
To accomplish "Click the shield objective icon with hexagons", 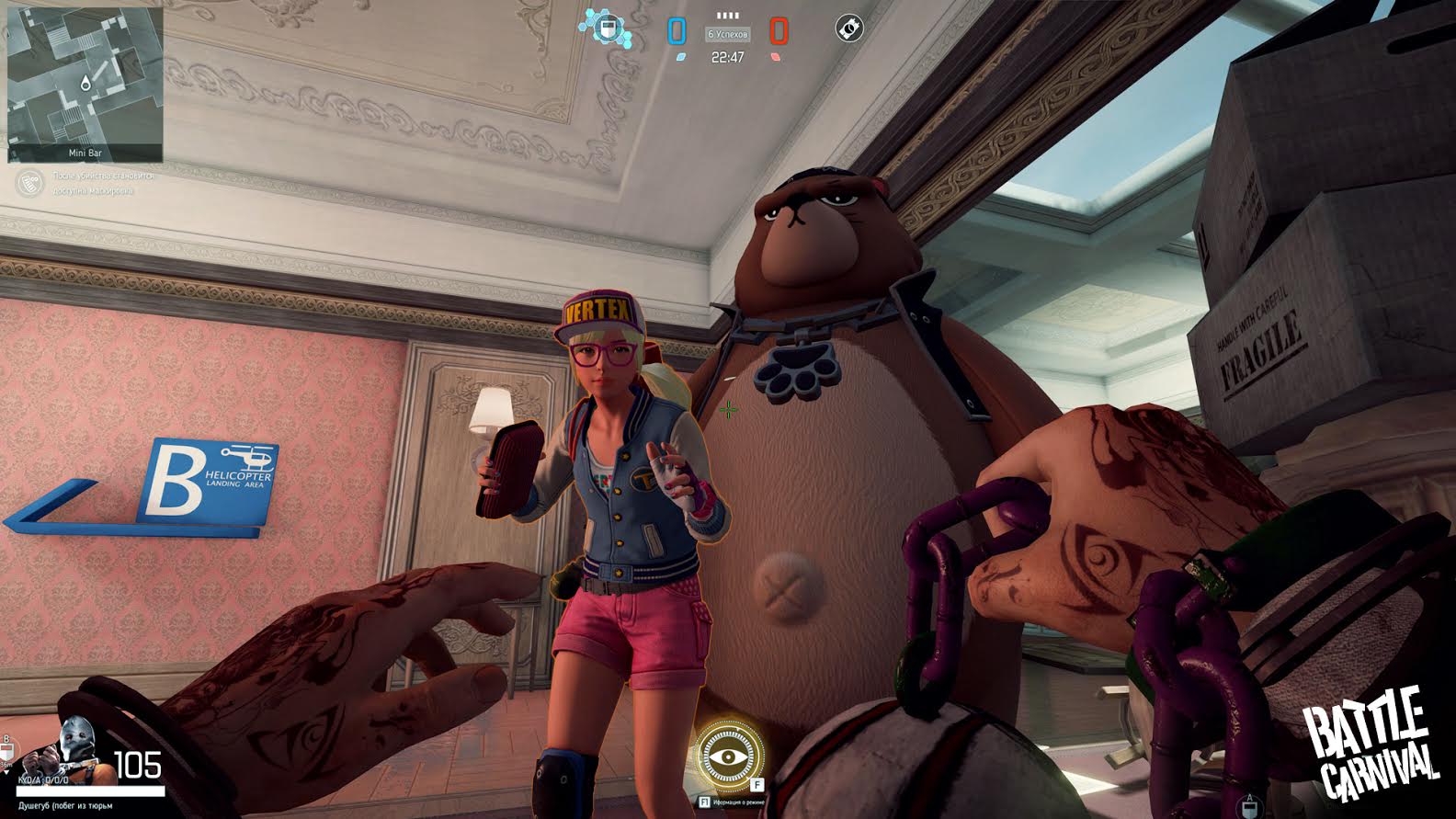I will (x=606, y=28).
